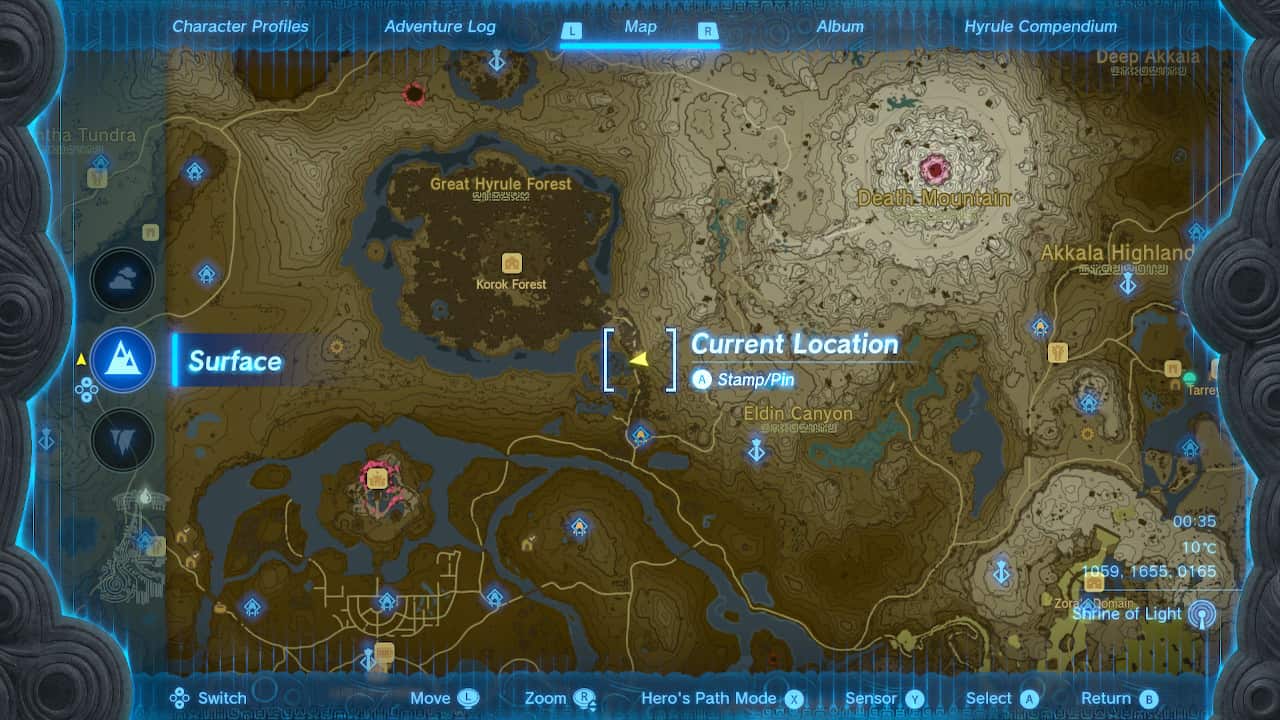Viewport: 1280px width, 720px height.
Task: Click the Korok Forest landmark icon
Action: (512, 262)
